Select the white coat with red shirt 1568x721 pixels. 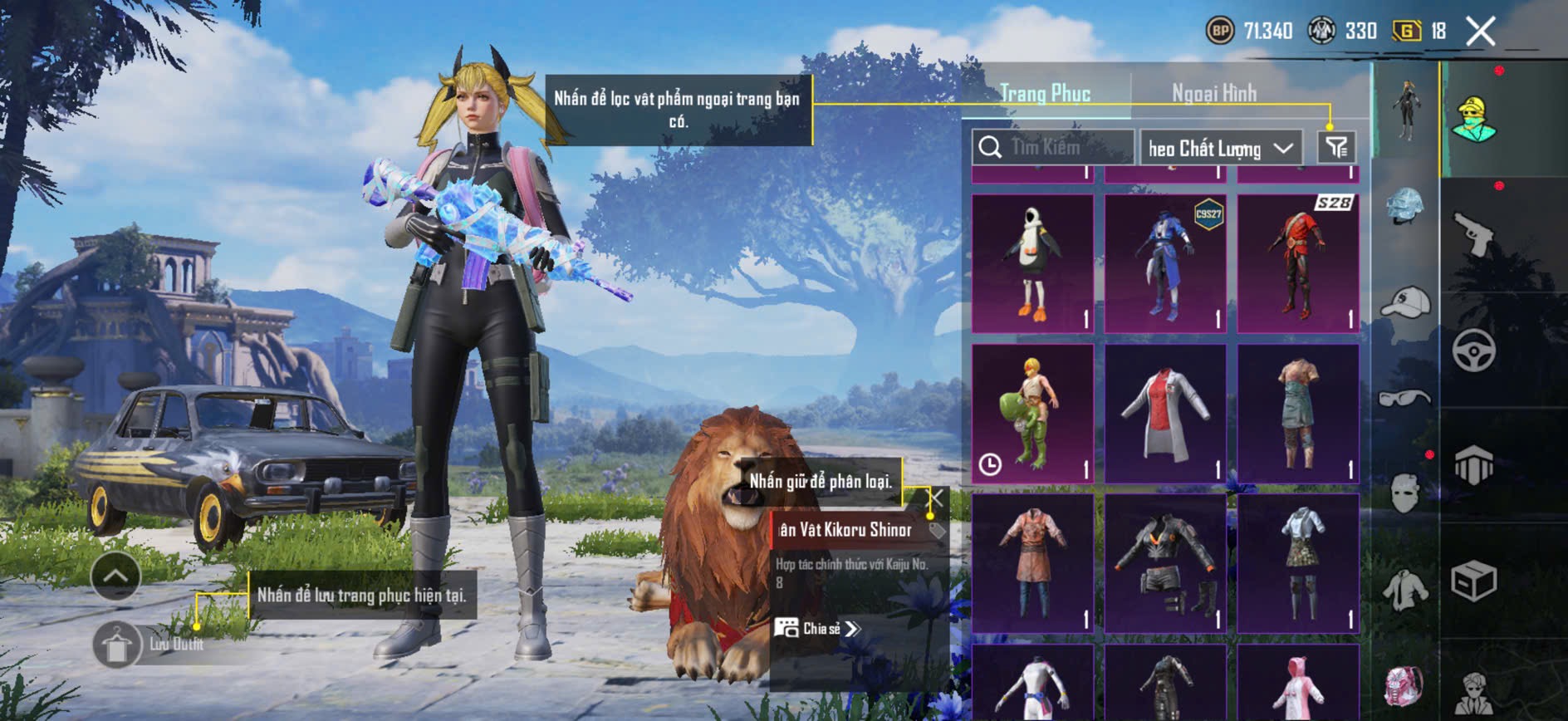[x=1165, y=413]
